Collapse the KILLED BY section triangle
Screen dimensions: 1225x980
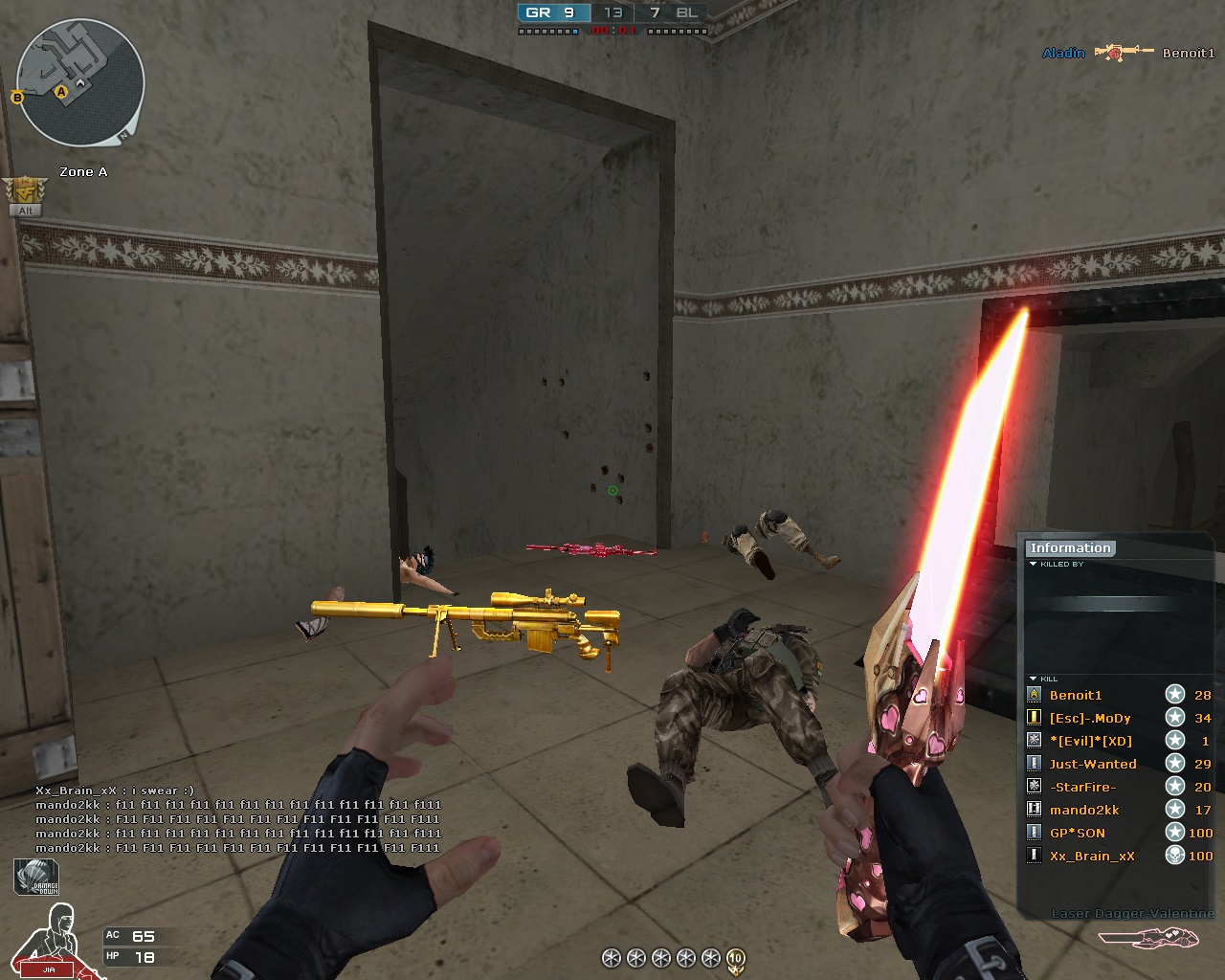[x=1032, y=565]
